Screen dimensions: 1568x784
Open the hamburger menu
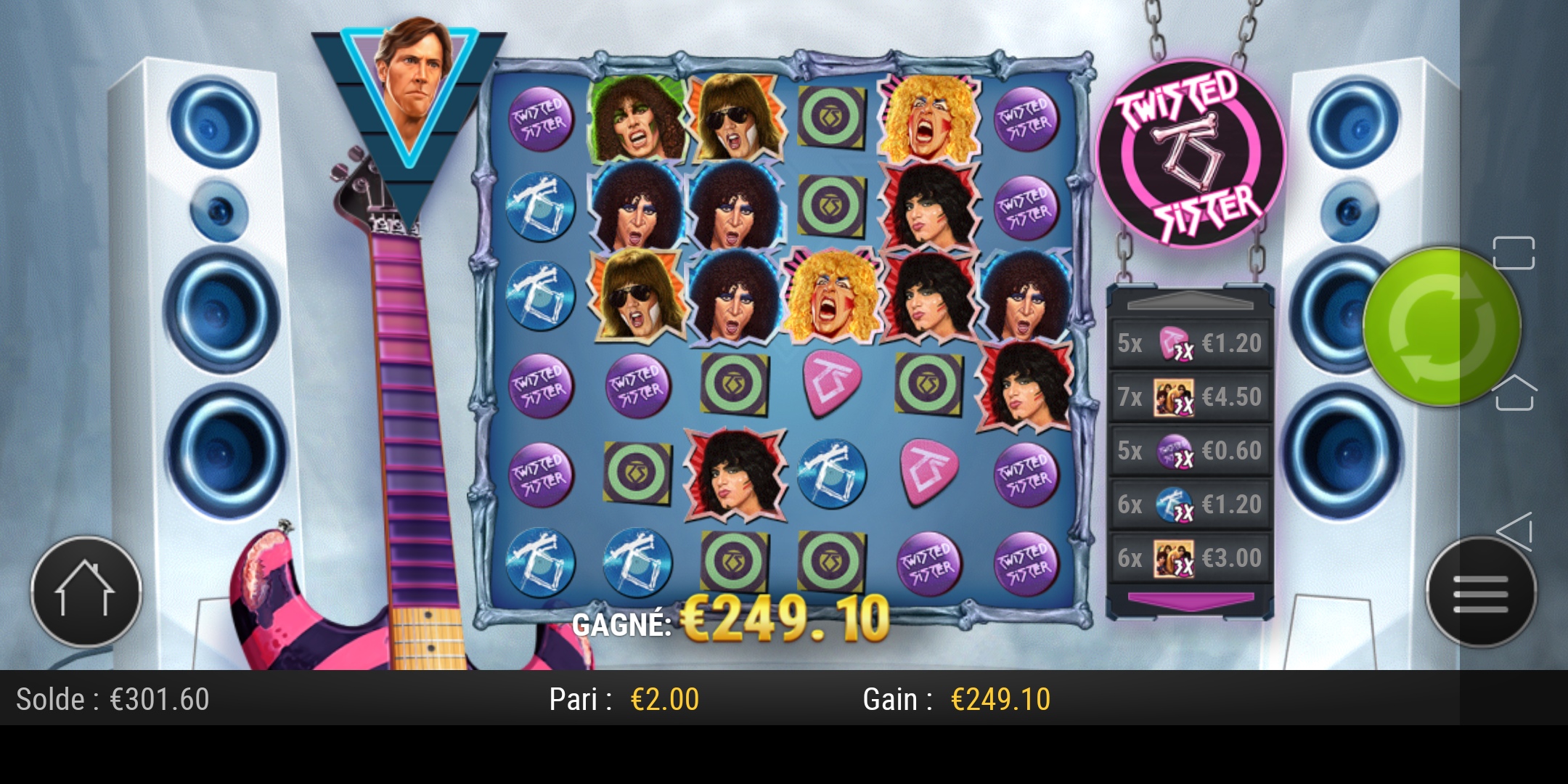[1480, 592]
